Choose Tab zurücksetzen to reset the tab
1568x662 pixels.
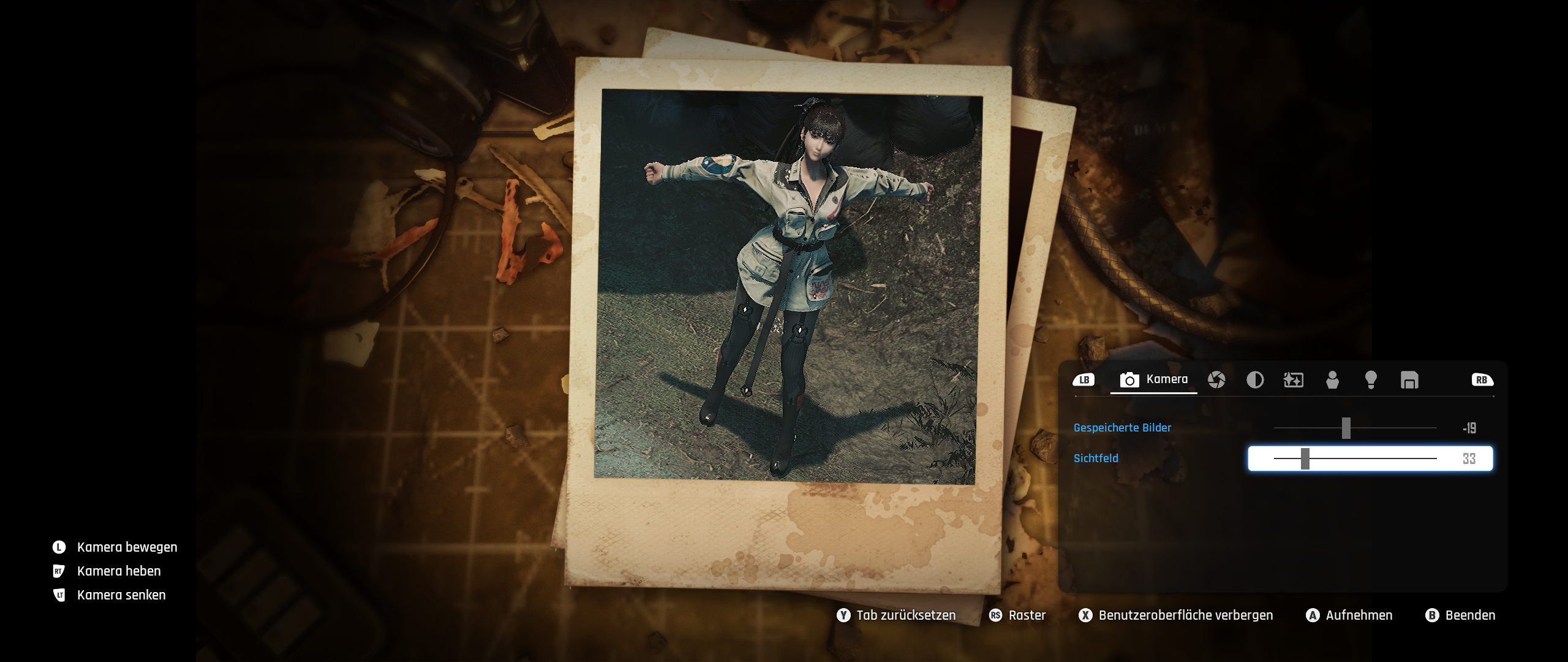click(896, 615)
